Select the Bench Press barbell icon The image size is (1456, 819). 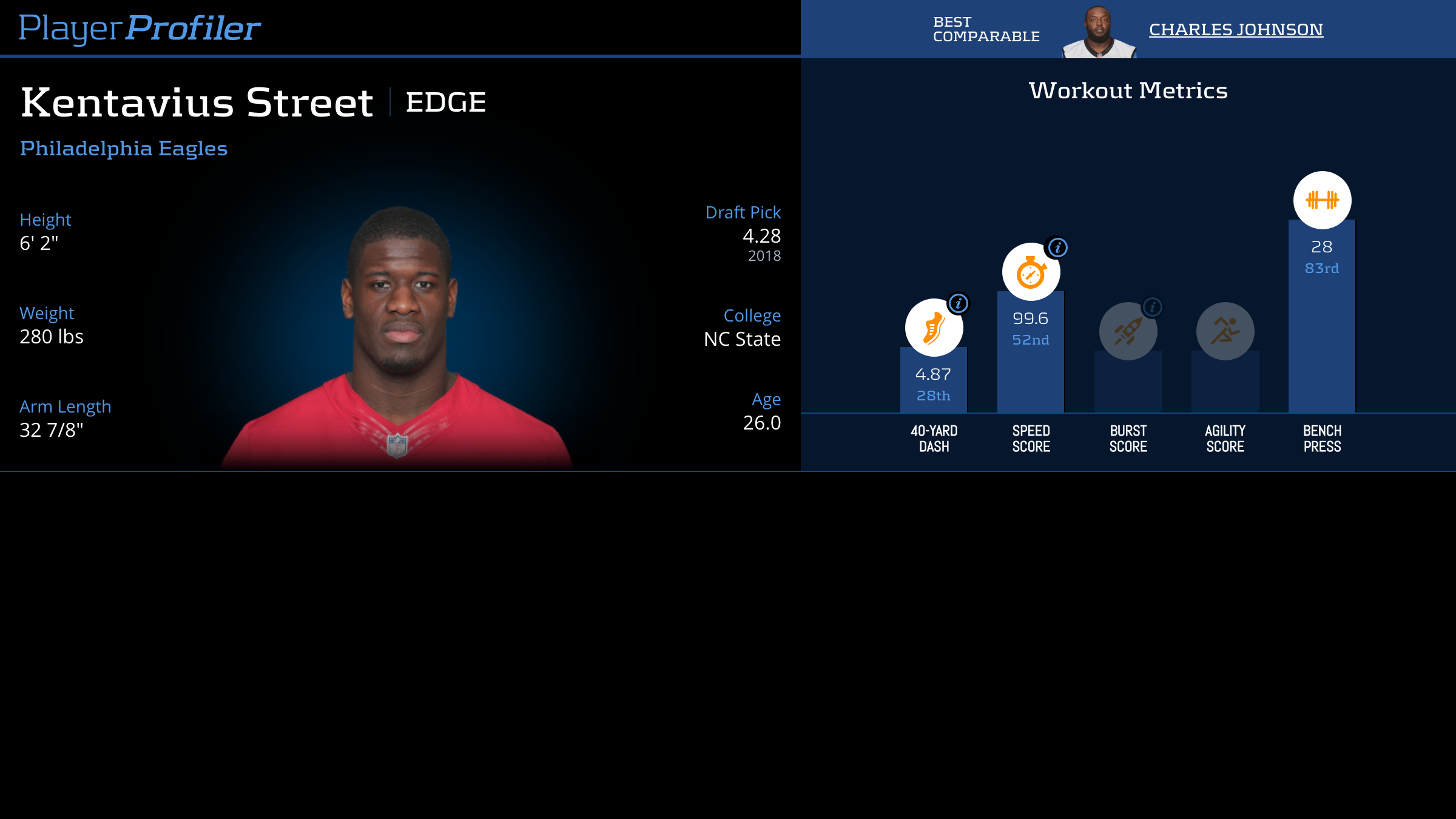(1322, 200)
